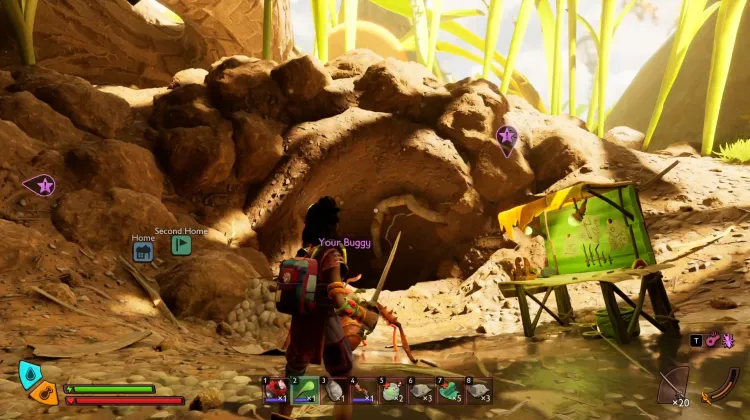Click the purple bug icon
Viewport: 750px width, 420px height.
pyautogui.click(x=728, y=341)
